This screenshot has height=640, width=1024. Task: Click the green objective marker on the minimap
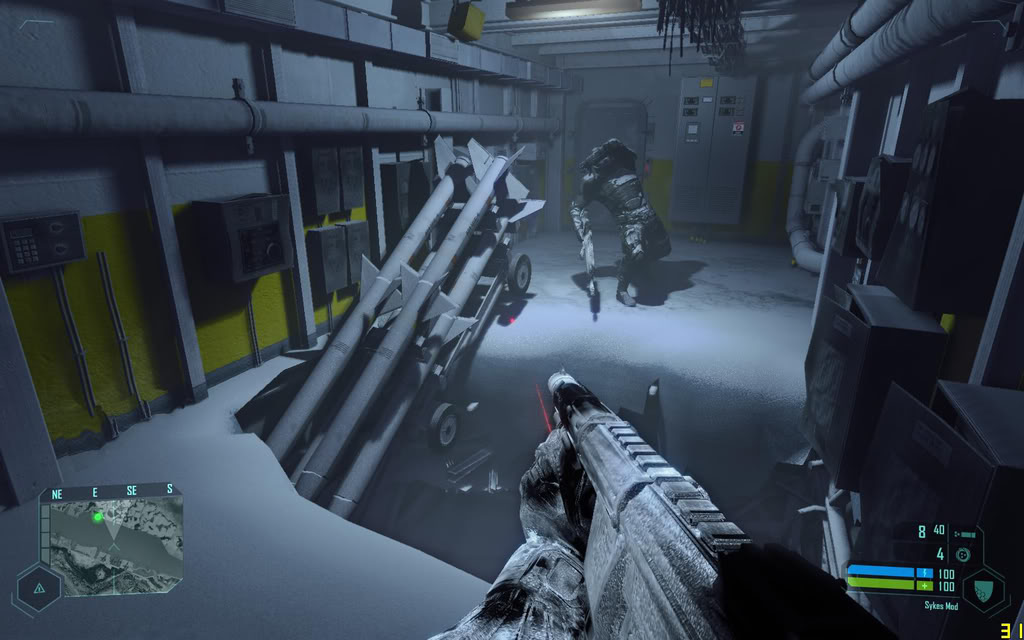98,517
